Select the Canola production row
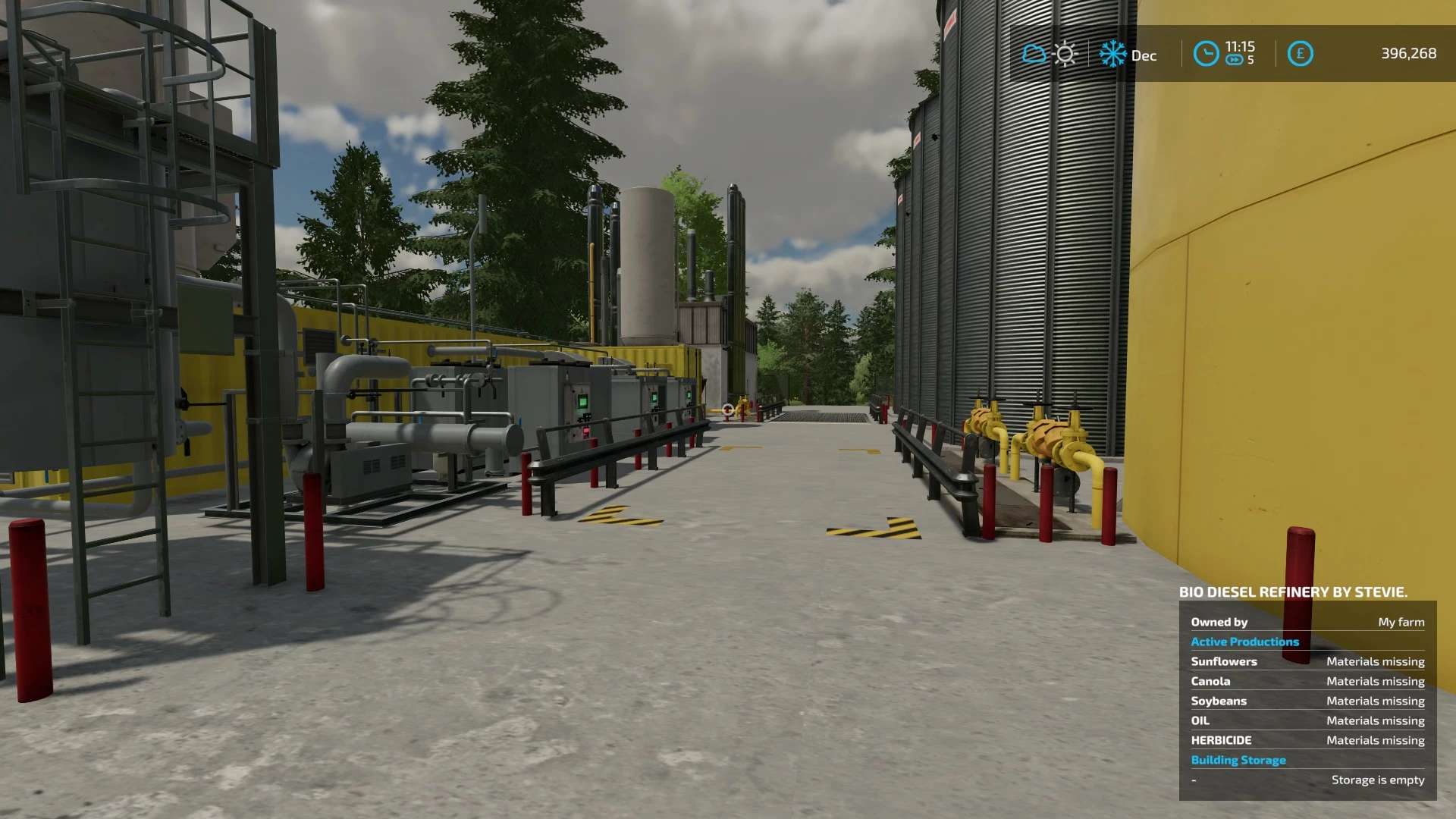The height and width of the screenshot is (819, 1456). coord(1307,681)
